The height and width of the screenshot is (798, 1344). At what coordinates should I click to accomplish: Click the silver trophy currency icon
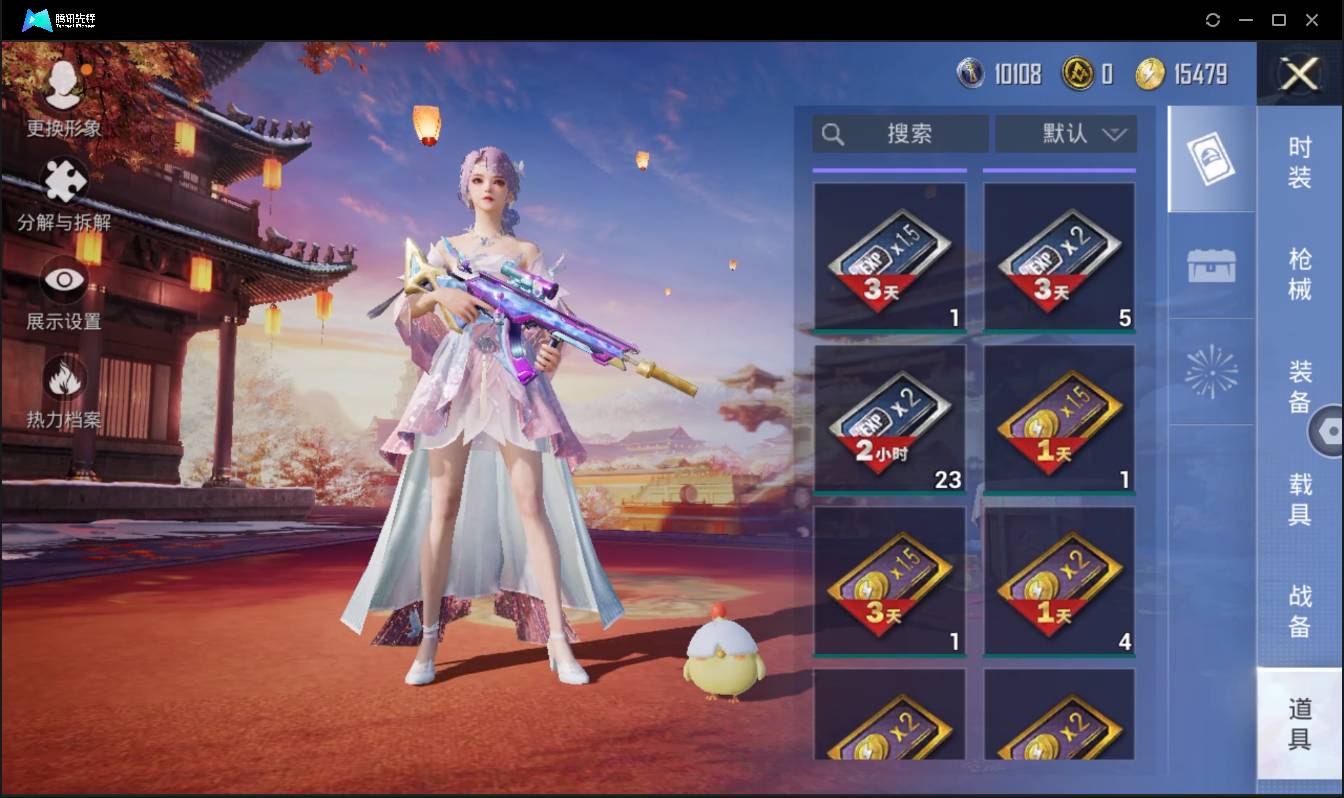coord(972,73)
